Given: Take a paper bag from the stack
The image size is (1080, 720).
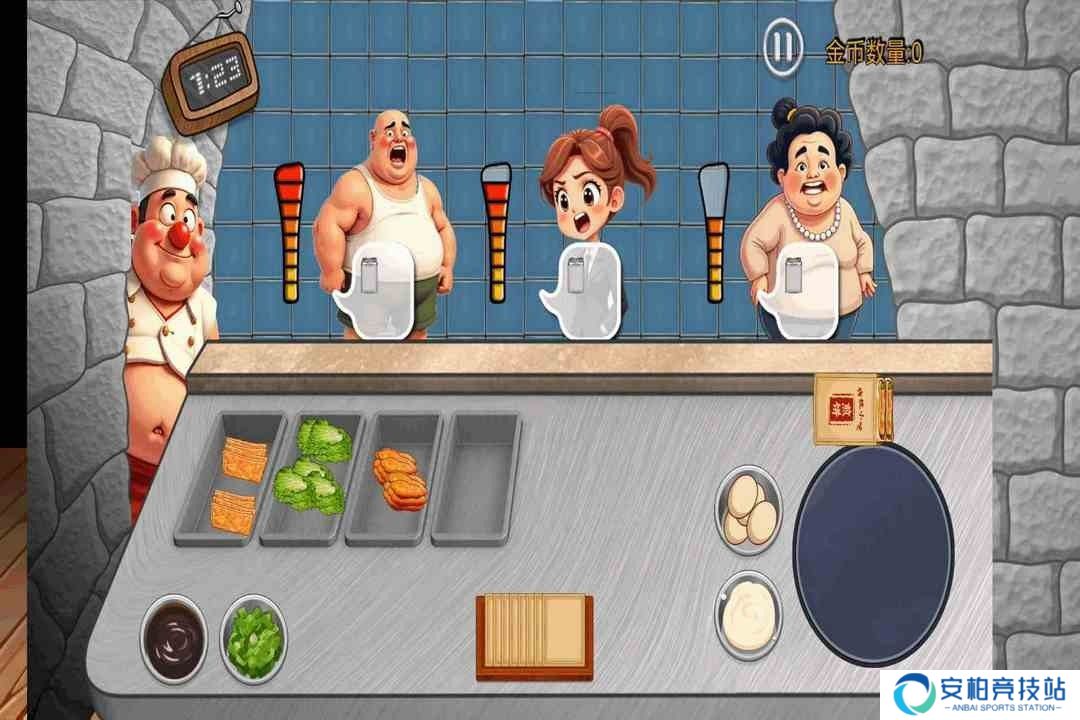Looking at the screenshot, I should click(850, 408).
